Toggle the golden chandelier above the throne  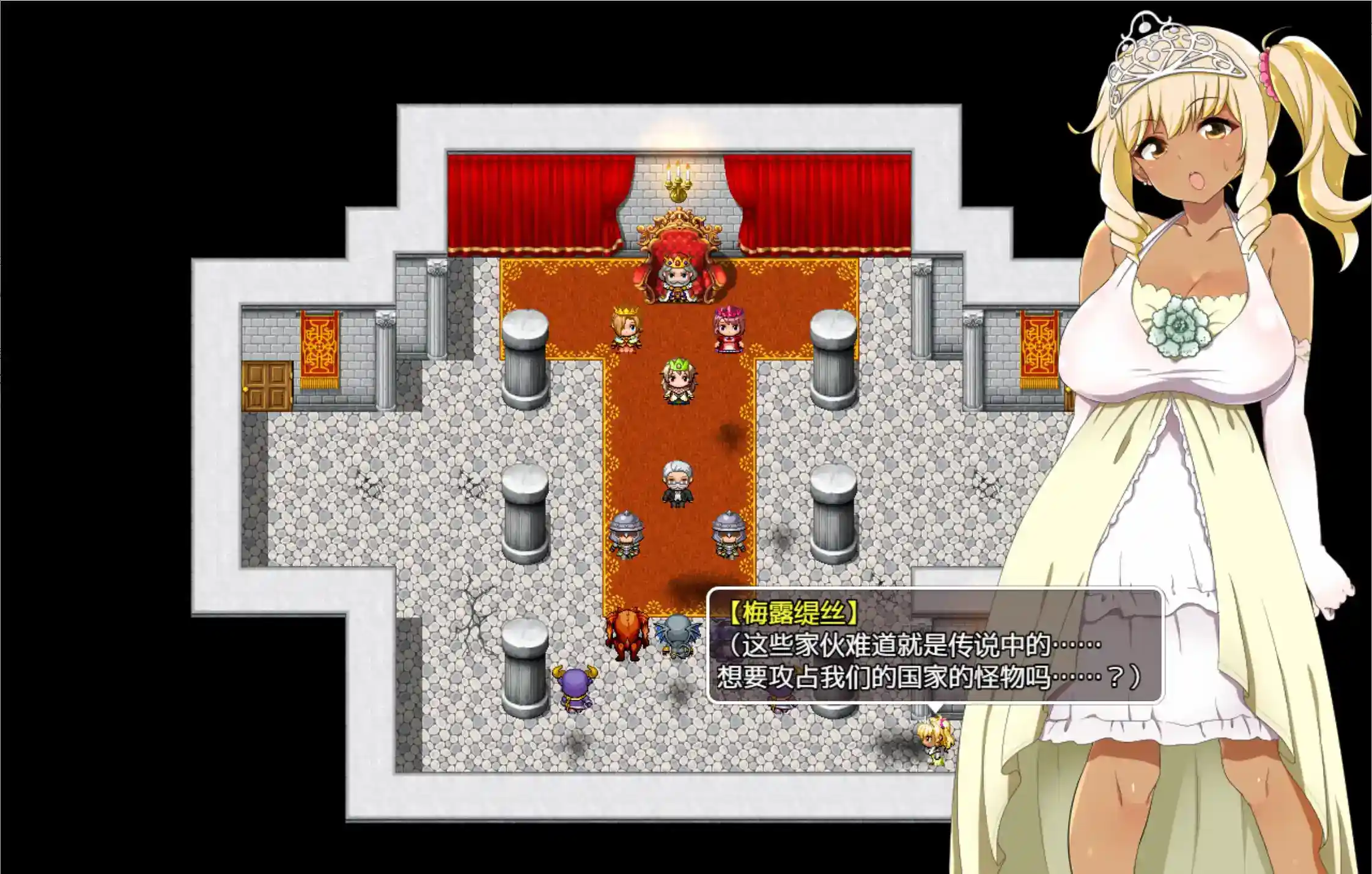pos(677,183)
